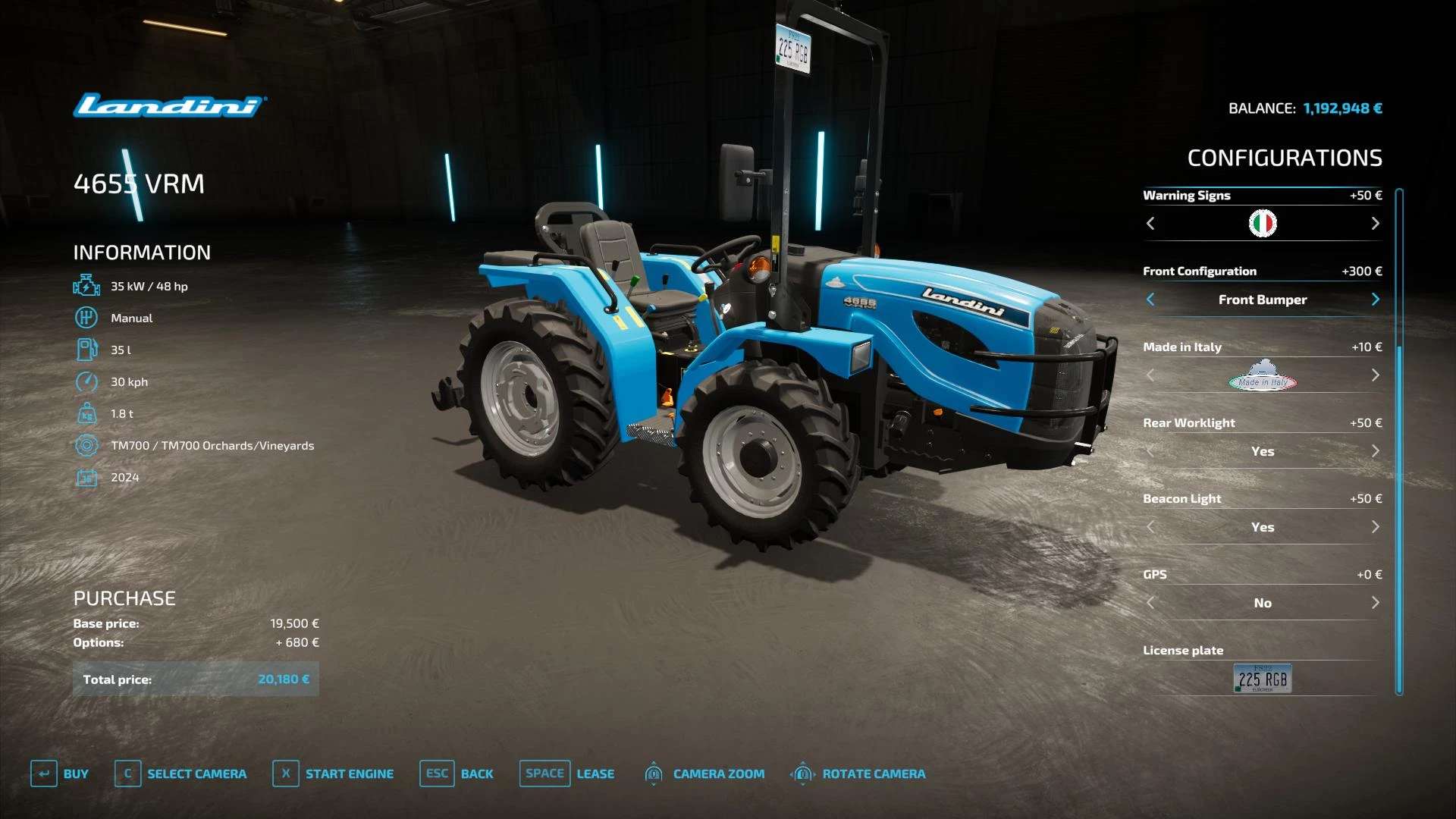Click the configurations list scrollbar
The image size is (1456, 819).
pyautogui.click(x=1399, y=440)
